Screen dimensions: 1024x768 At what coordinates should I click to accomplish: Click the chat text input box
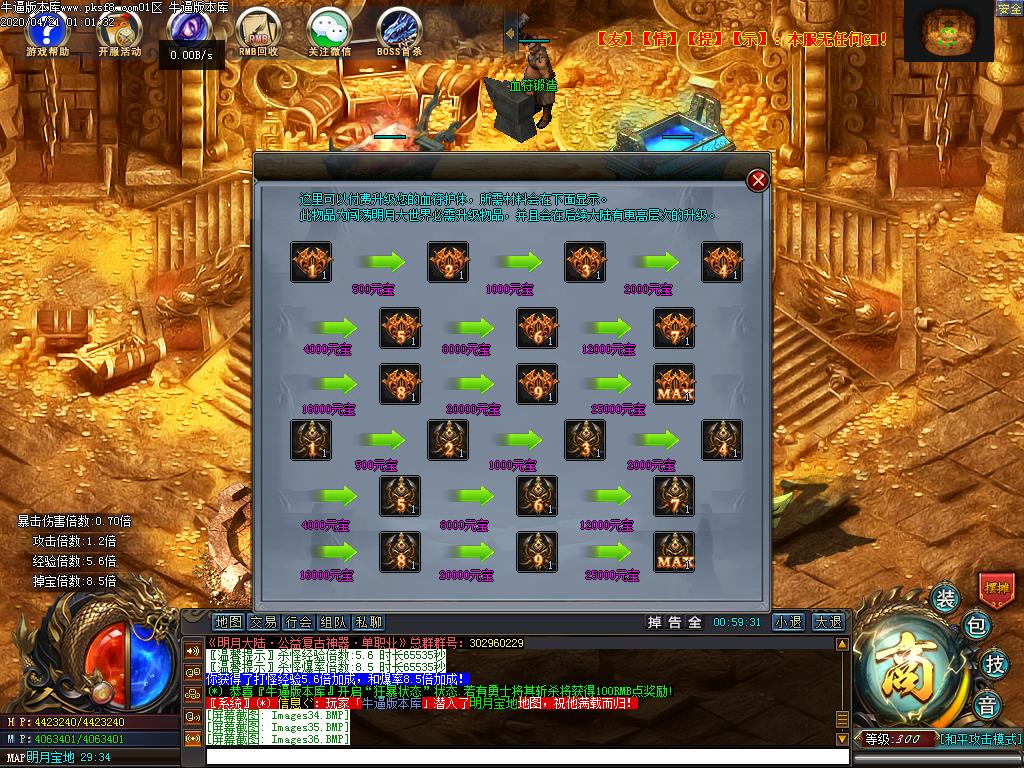coord(520,757)
